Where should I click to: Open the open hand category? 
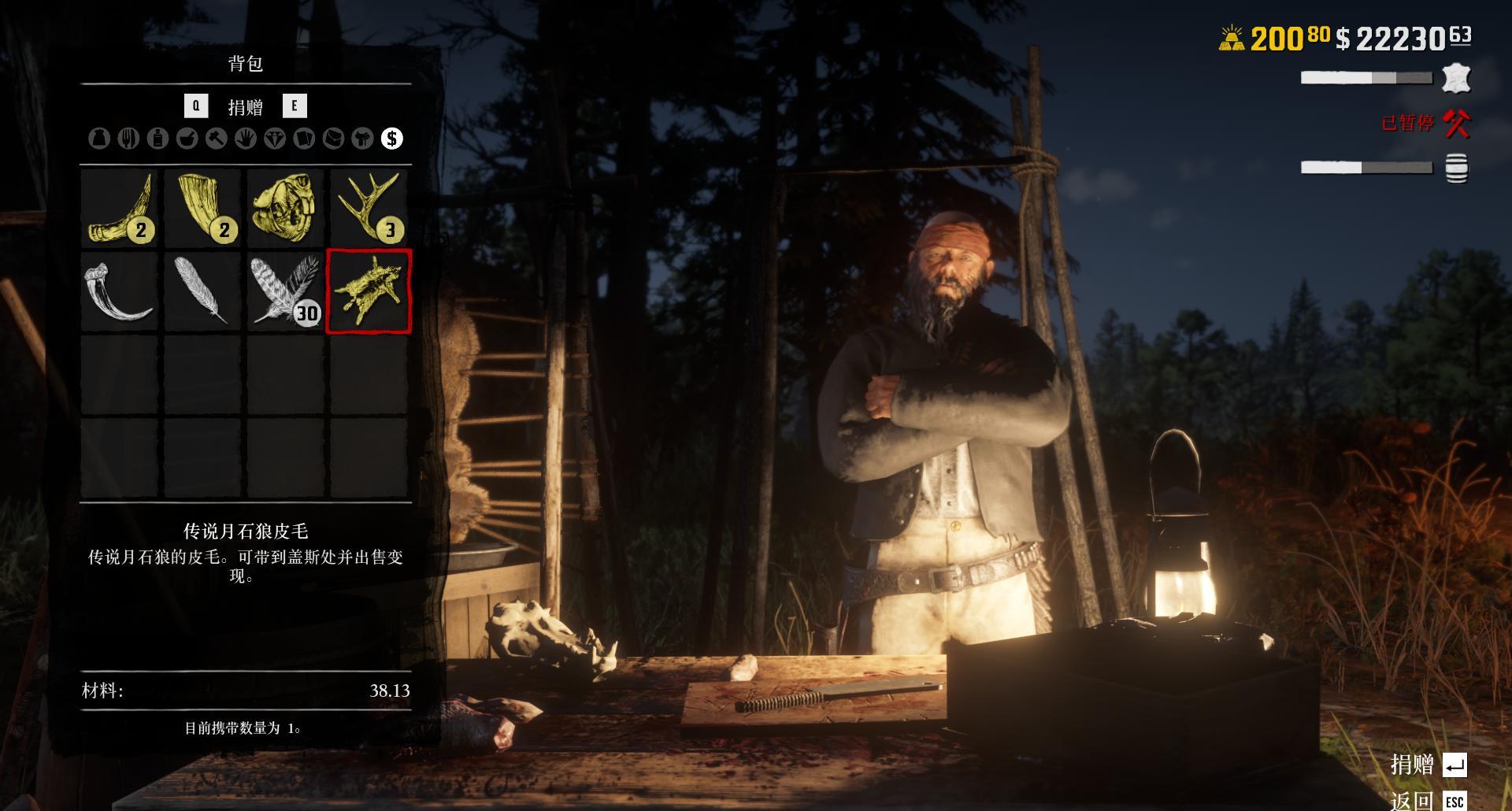coord(245,139)
